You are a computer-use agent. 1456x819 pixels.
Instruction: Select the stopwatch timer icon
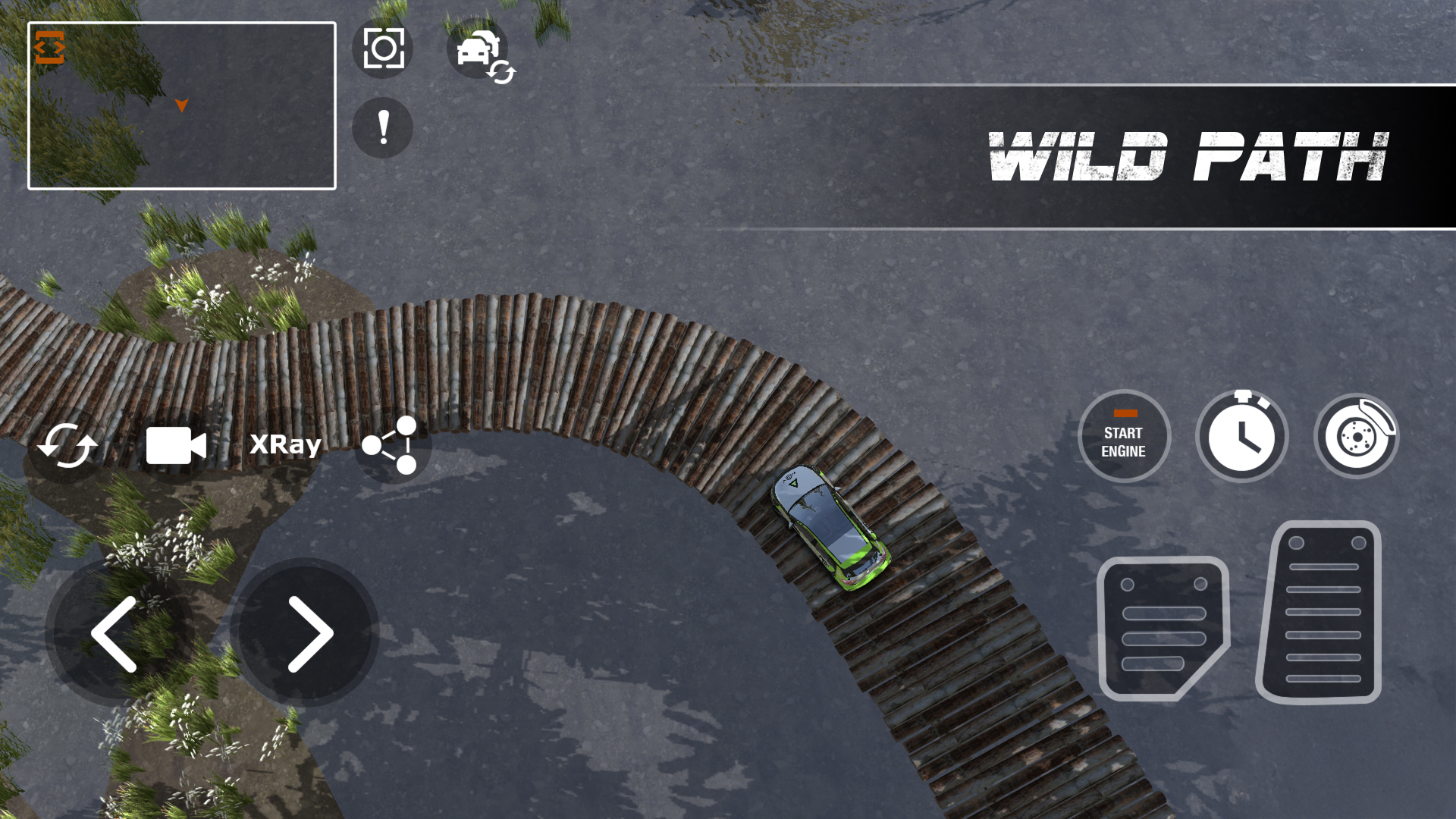tap(1242, 436)
